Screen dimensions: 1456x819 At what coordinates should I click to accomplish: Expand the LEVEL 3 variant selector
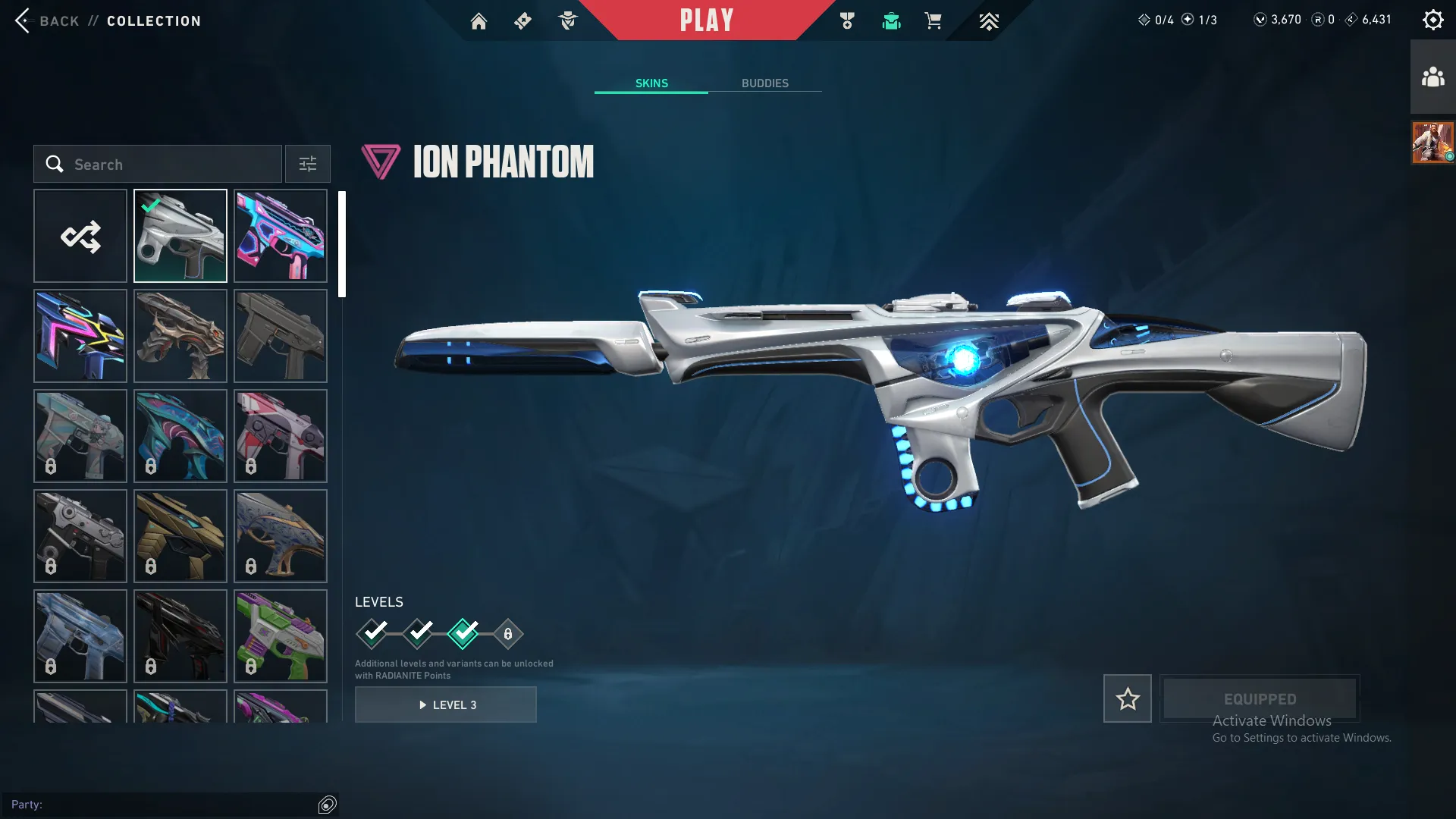coord(446,704)
